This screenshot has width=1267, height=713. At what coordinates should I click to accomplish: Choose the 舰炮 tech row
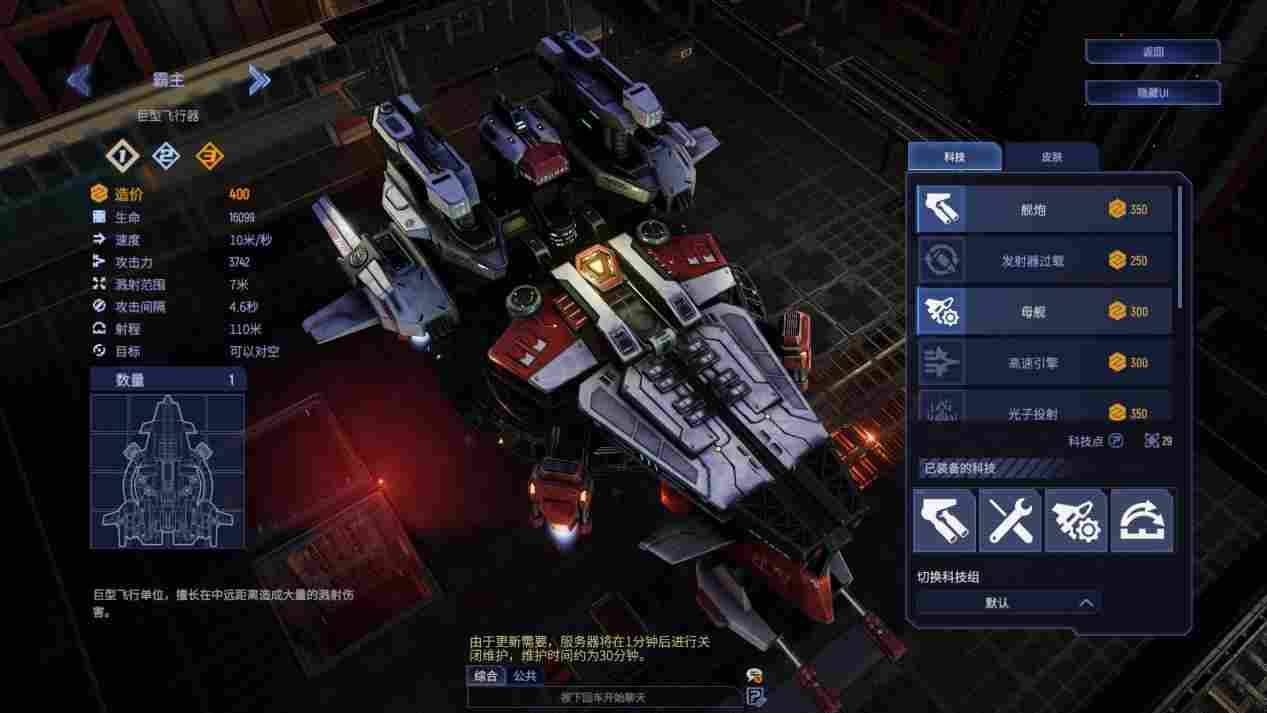[x=1043, y=210]
